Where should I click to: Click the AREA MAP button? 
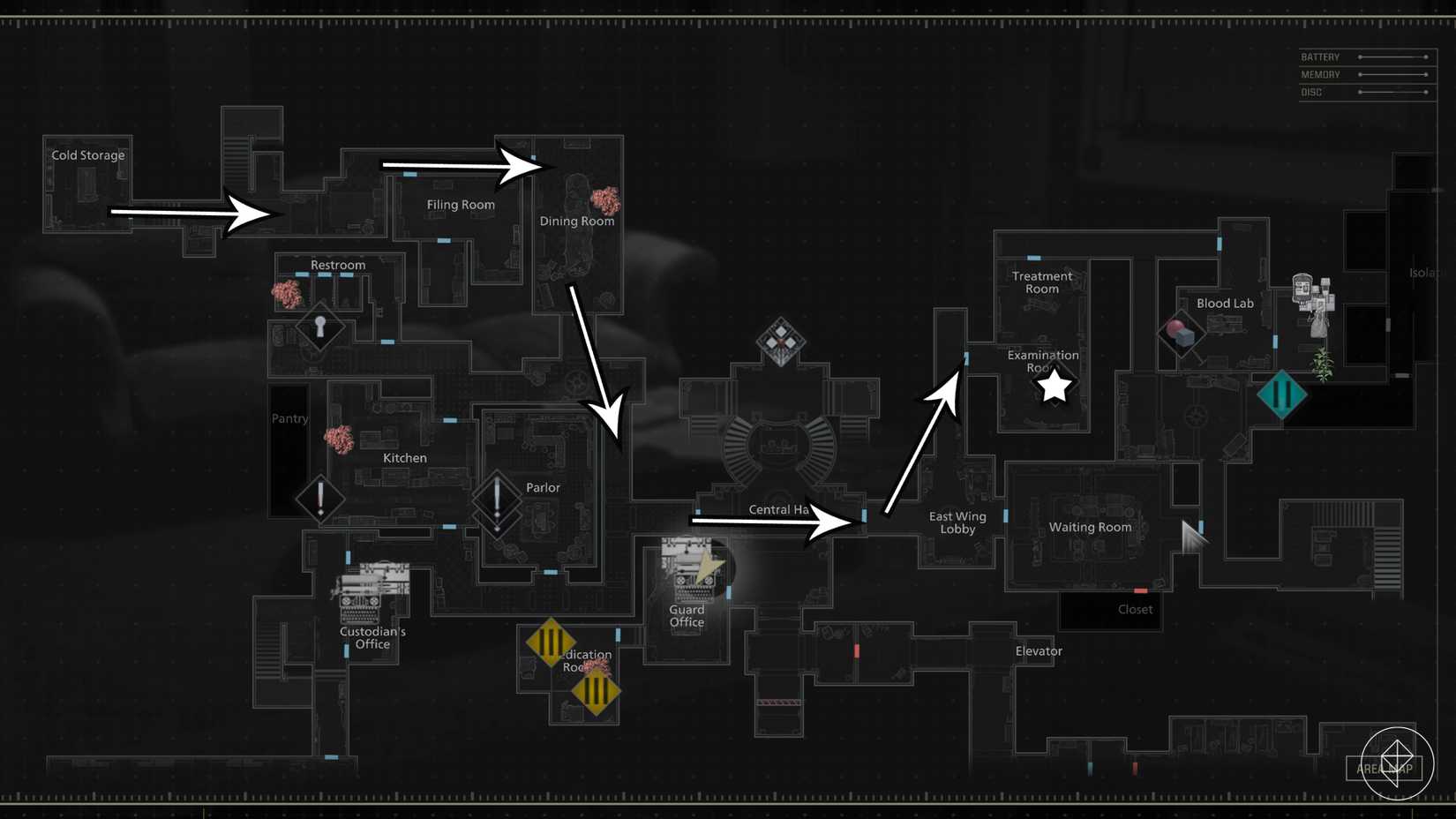pyautogui.click(x=1383, y=769)
